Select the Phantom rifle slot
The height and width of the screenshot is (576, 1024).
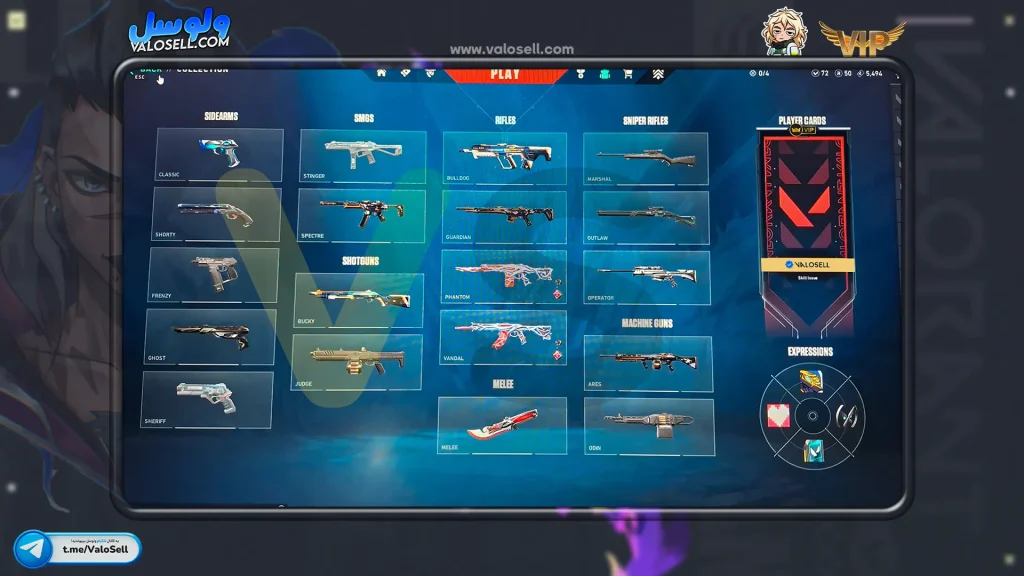pyautogui.click(x=503, y=277)
